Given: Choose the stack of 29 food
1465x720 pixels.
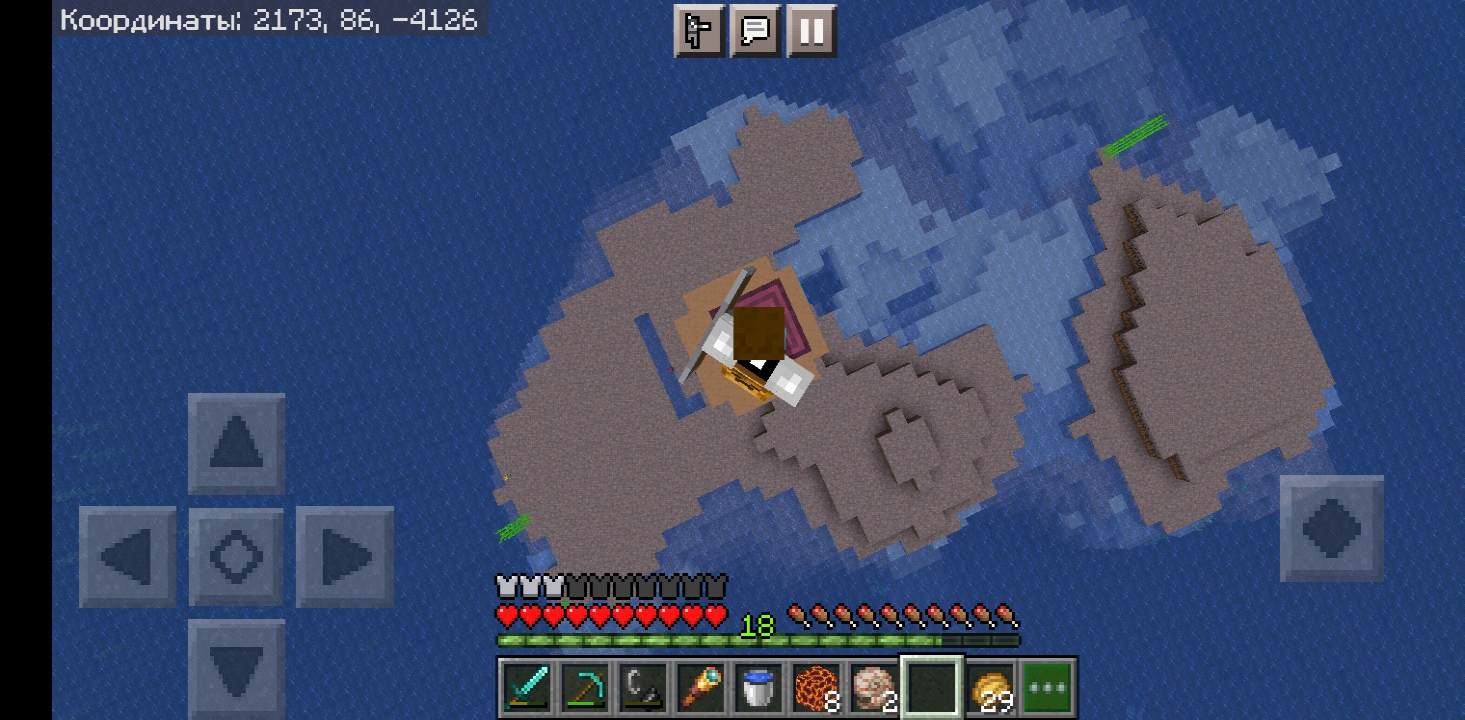Looking at the screenshot, I should 990,687.
